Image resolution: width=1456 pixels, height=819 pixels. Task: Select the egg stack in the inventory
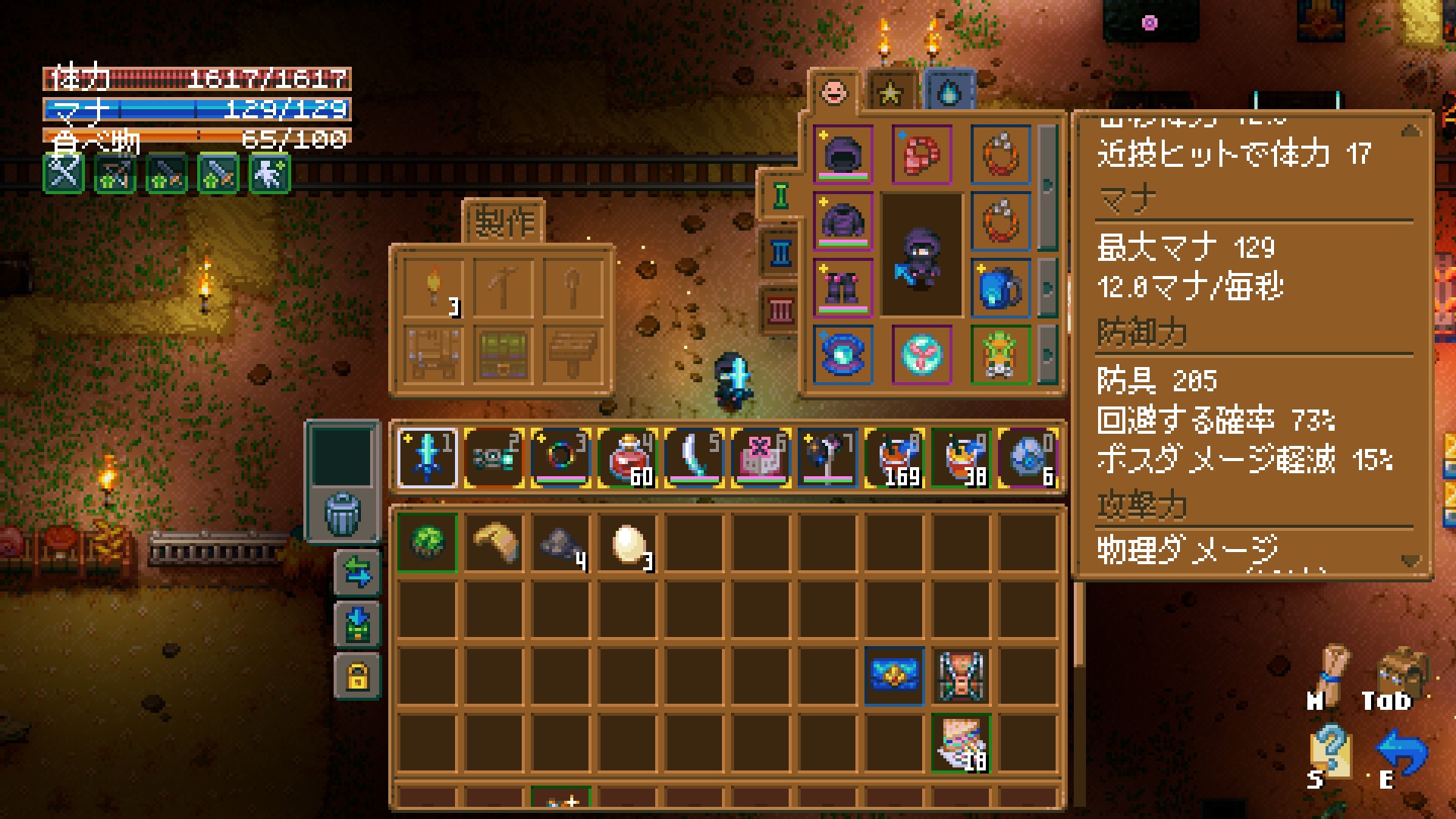click(627, 543)
